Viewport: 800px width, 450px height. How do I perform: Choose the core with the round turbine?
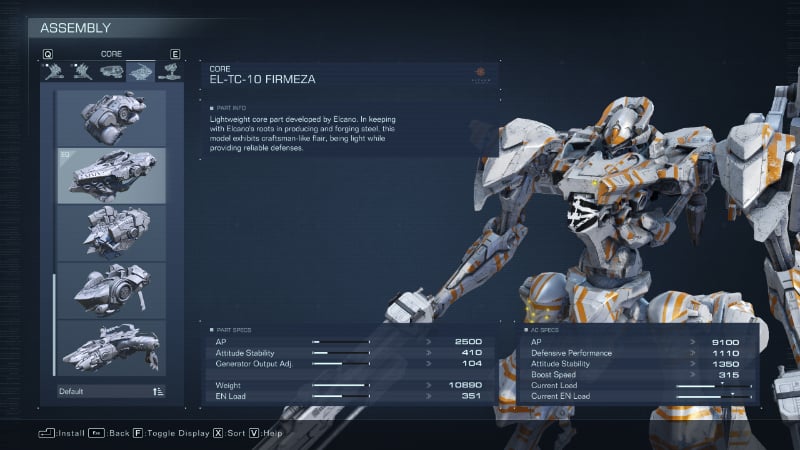[x=111, y=290]
